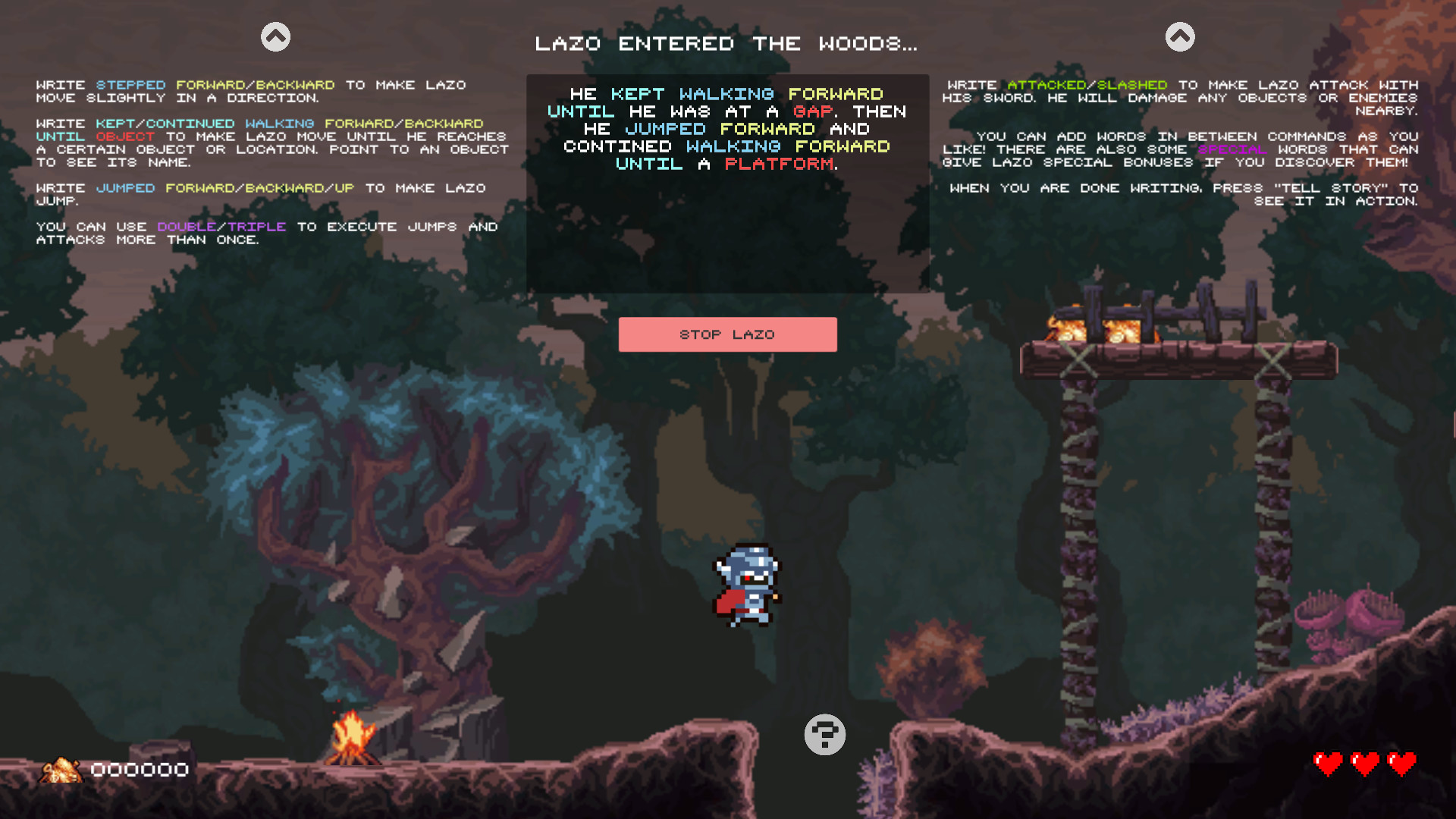Click JUMPED in the story panel
This screenshot has height=819, width=1456.
point(665,129)
